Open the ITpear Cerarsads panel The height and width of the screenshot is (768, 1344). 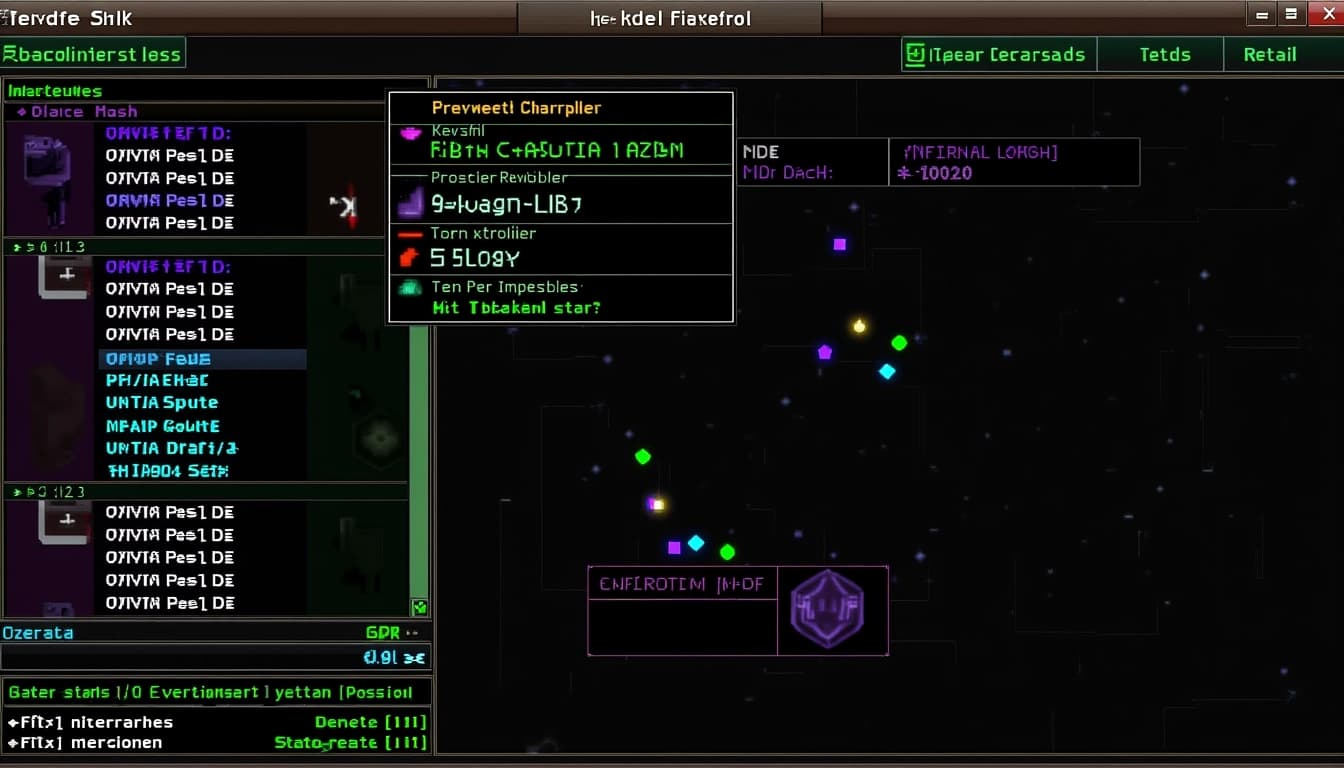pos(998,55)
